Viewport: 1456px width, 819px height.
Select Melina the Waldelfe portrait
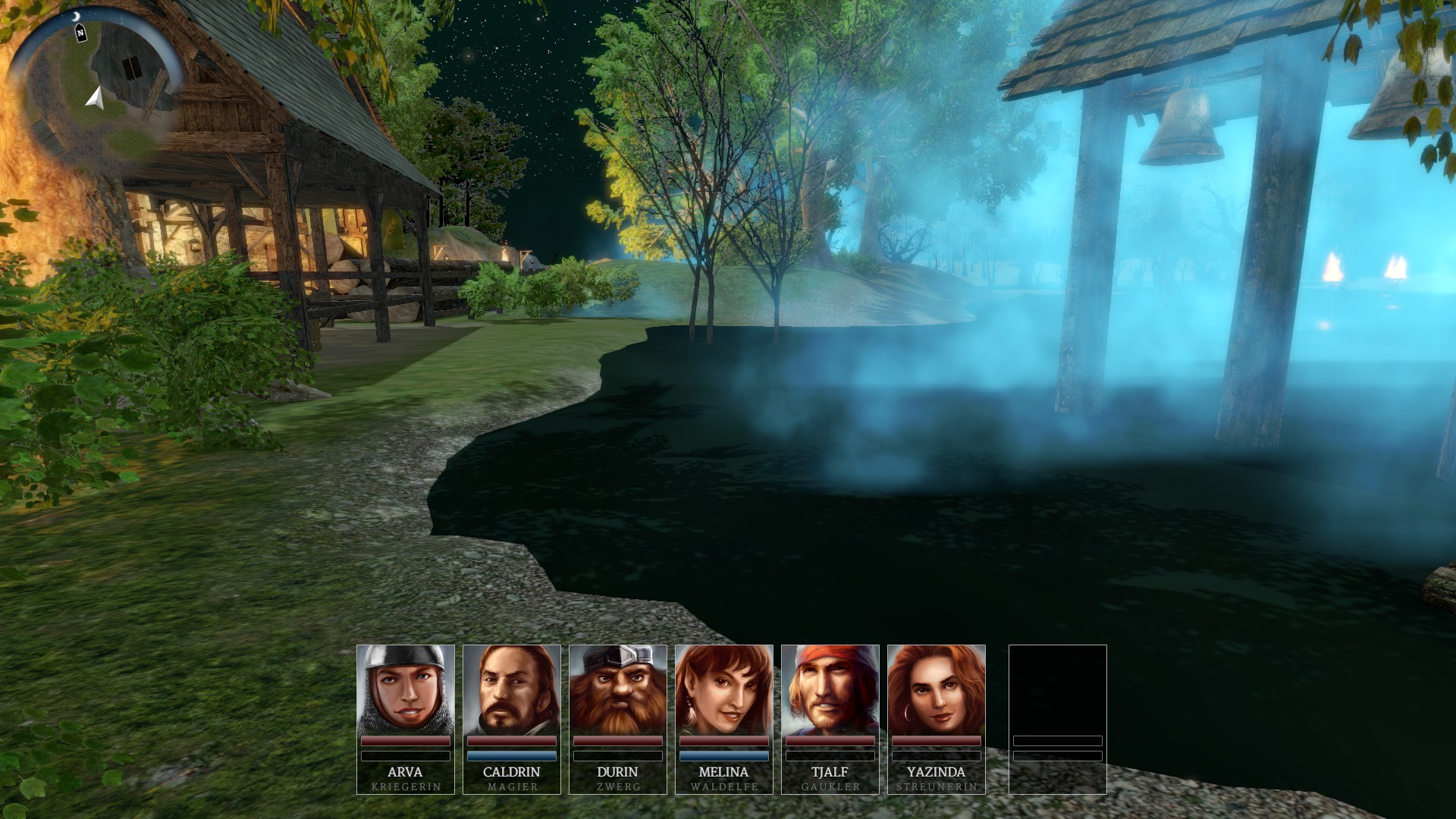click(x=724, y=690)
